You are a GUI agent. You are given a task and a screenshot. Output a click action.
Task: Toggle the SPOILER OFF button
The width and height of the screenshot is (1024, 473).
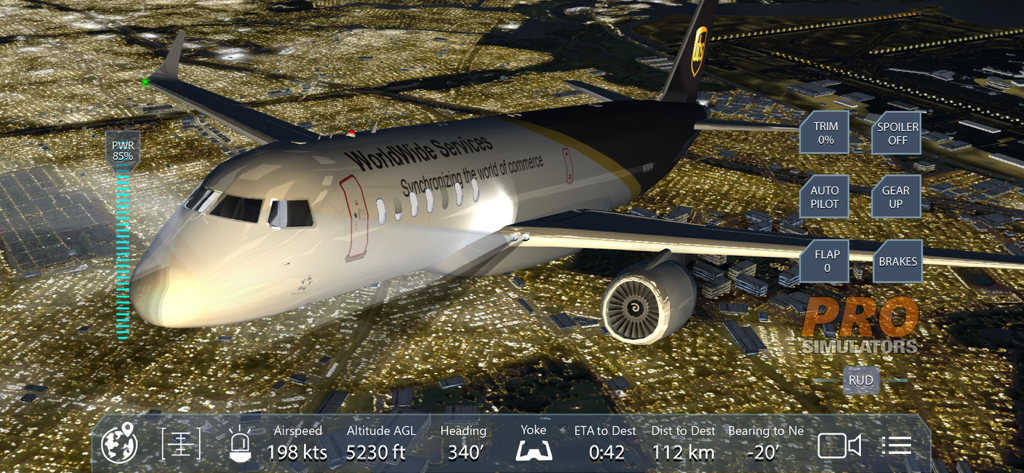point(895,133)
